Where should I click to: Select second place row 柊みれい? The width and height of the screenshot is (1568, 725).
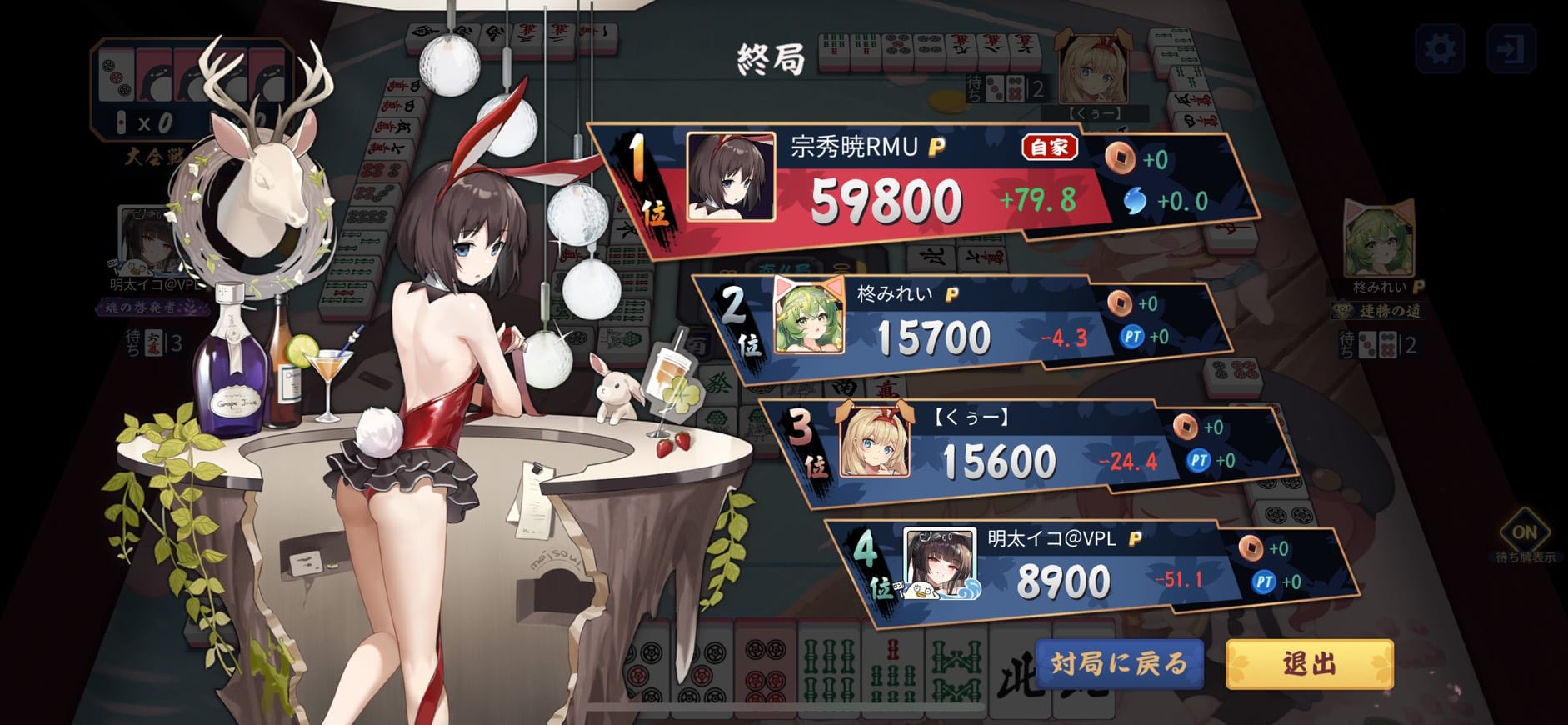pyautogui.click(x=958, y=323)
